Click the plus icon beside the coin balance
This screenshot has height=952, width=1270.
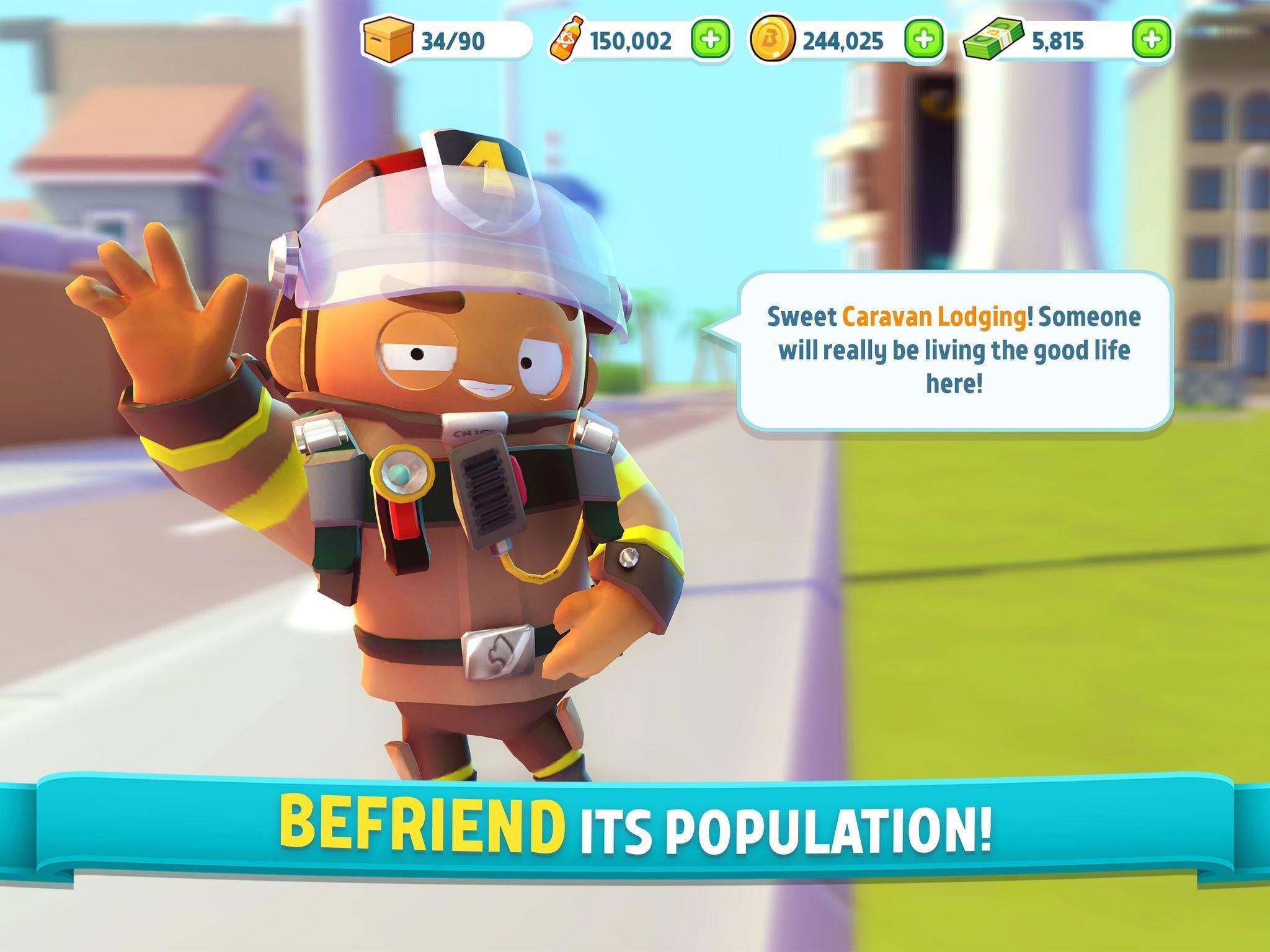(x=920, y=39)
